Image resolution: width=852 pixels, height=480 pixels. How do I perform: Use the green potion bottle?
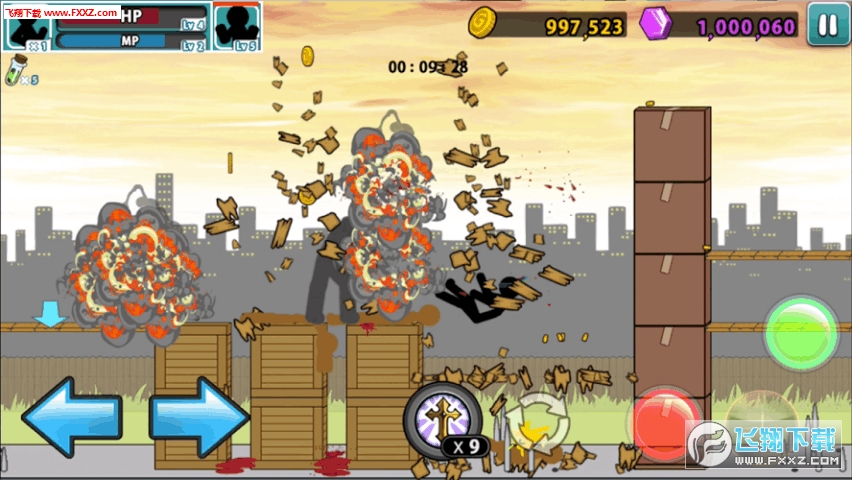click(15, 71)
